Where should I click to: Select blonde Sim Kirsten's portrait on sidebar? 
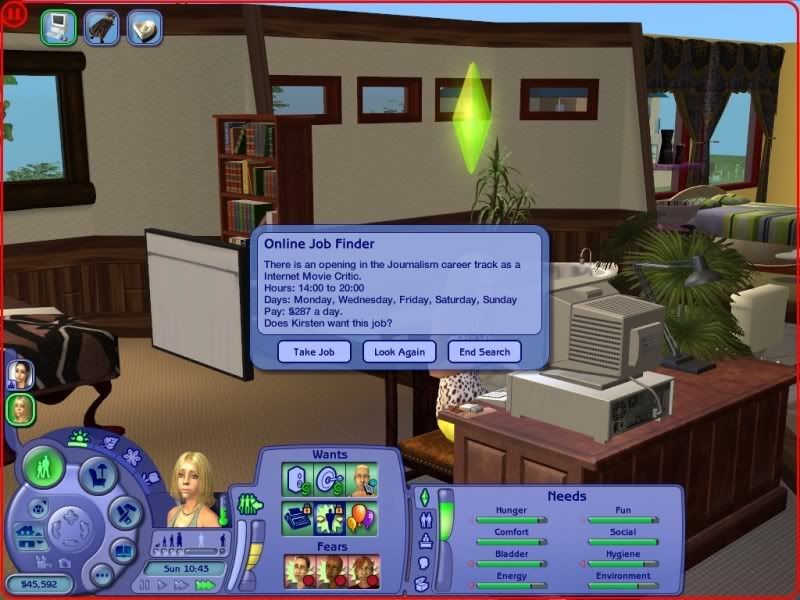pyautogui.click(x=20, y=408)
